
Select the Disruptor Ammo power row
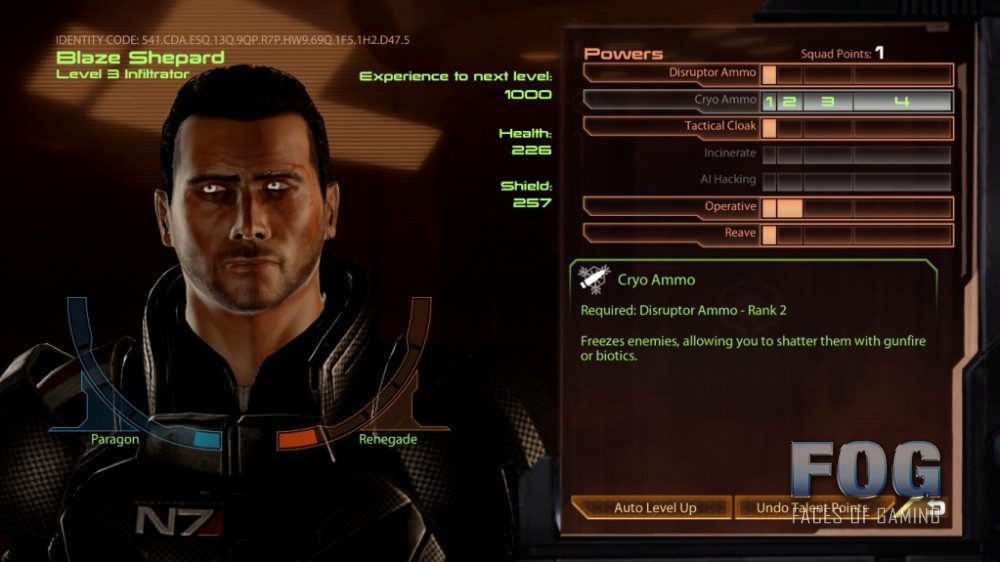click(713, 74)
